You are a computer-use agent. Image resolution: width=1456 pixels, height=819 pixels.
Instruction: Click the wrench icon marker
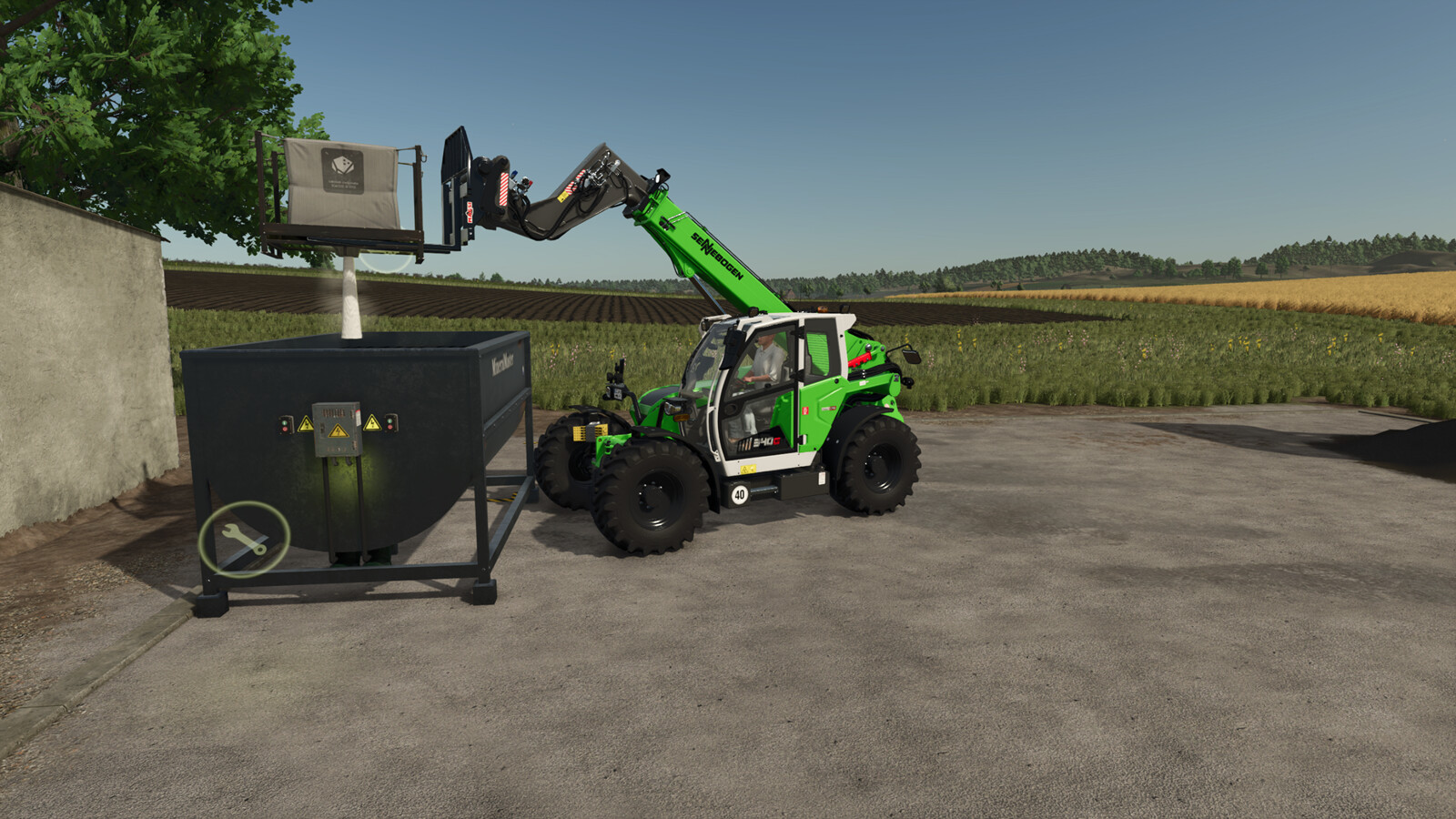click(244, 539)
